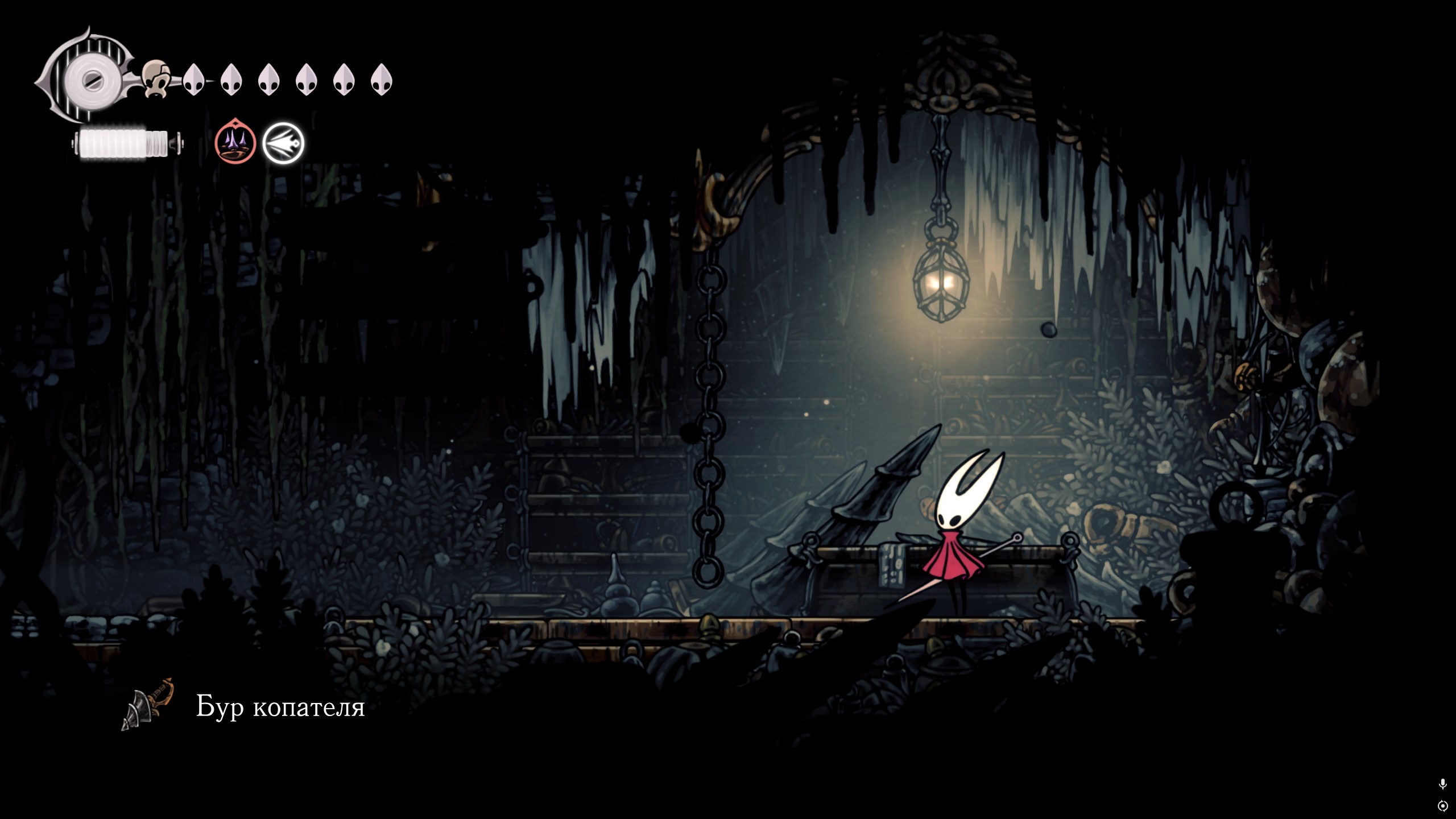Toggle the microphone overlay icon

tap(1442, 784)
